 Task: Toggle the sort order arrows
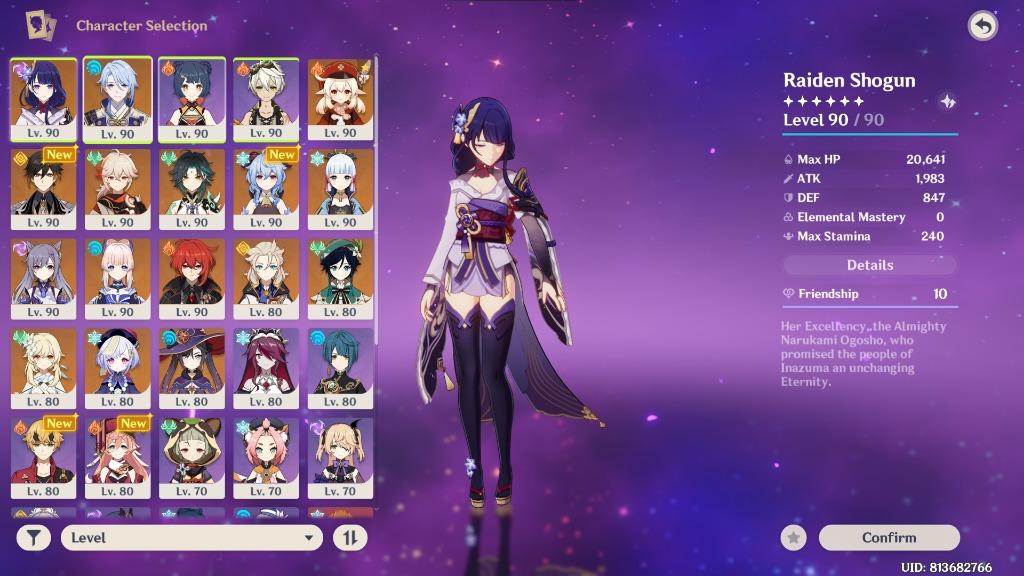point(350,538)
